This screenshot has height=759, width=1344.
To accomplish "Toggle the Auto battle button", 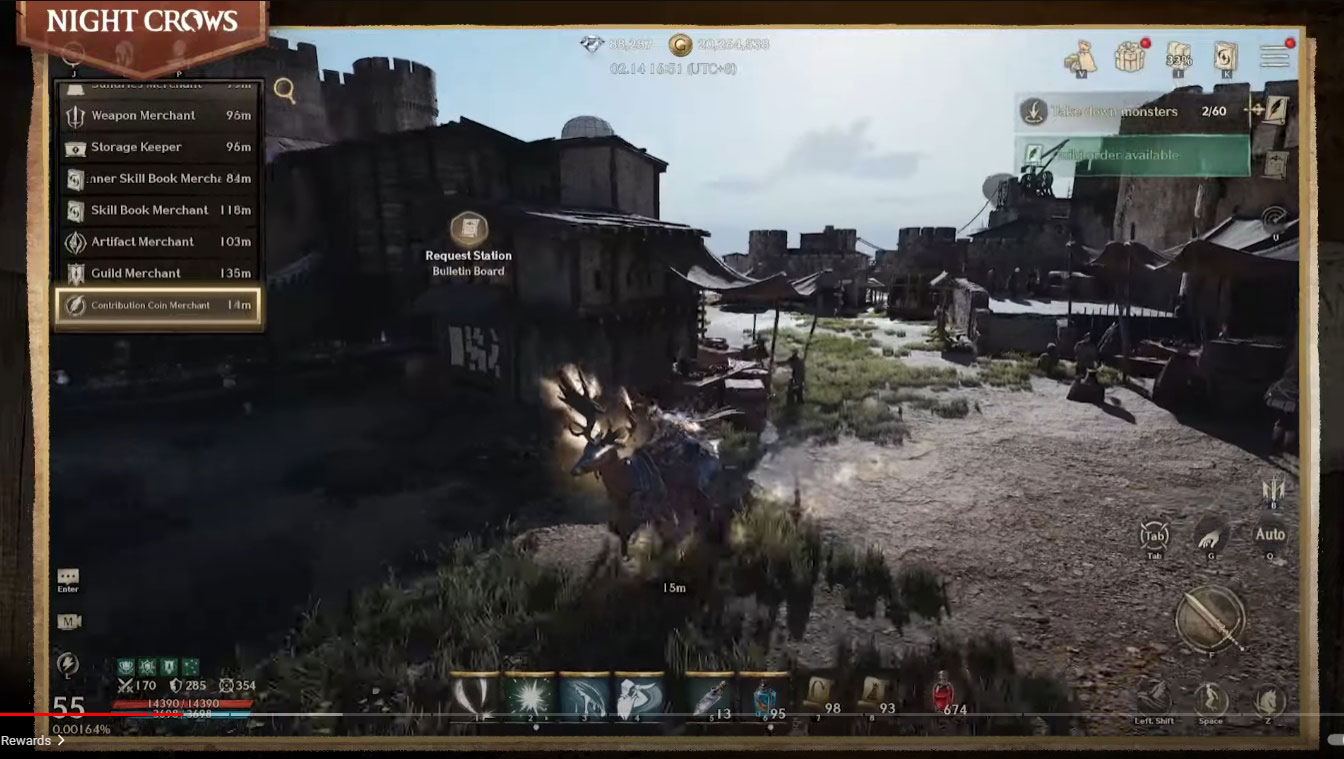I will pos(1270,534).
